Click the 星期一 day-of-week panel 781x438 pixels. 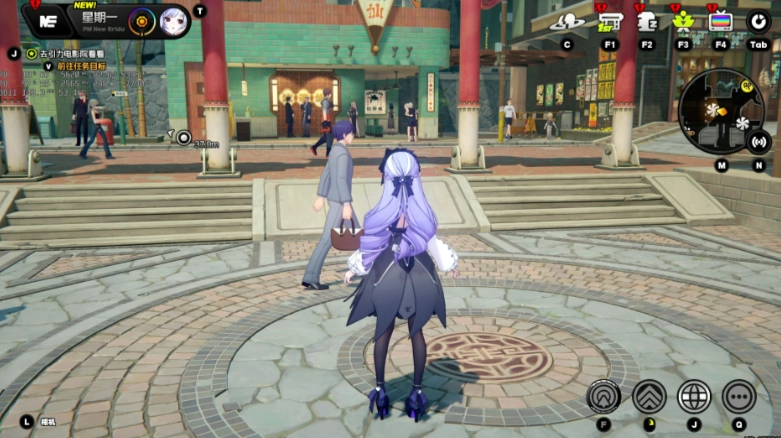point(98,20)
